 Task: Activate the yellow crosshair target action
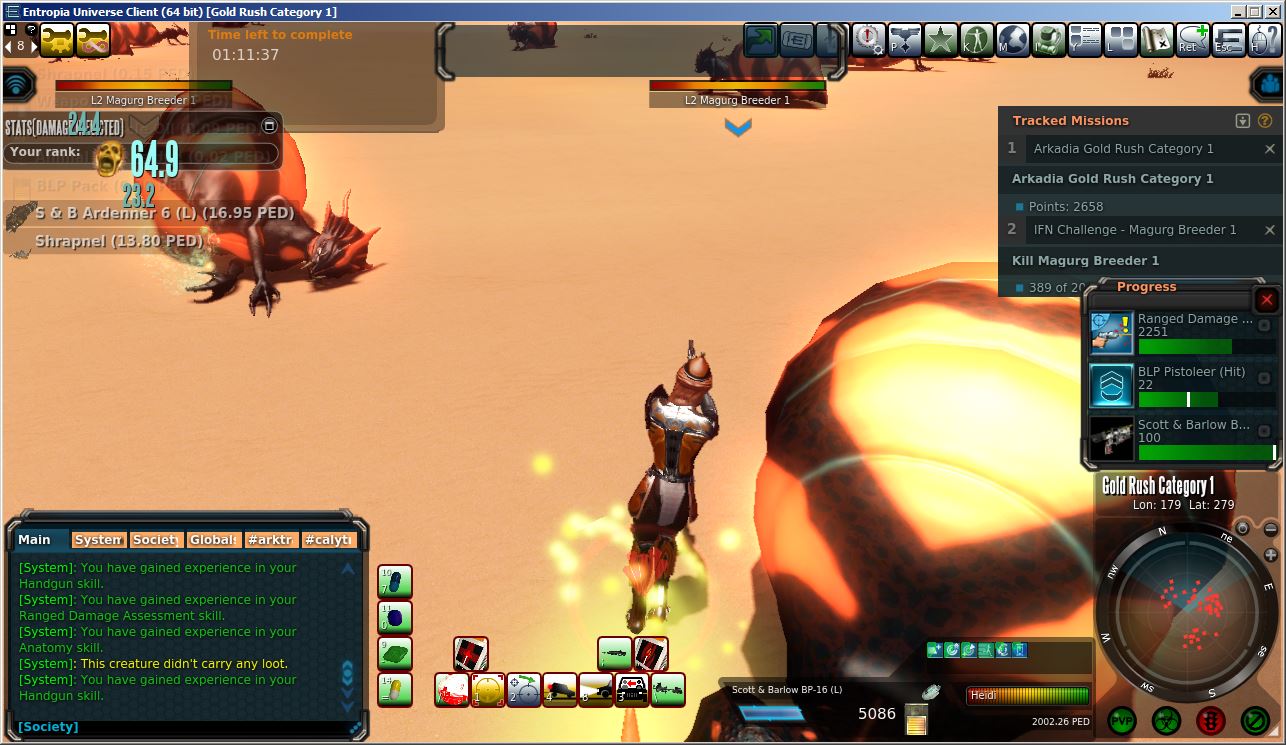[x=488, y=690]
